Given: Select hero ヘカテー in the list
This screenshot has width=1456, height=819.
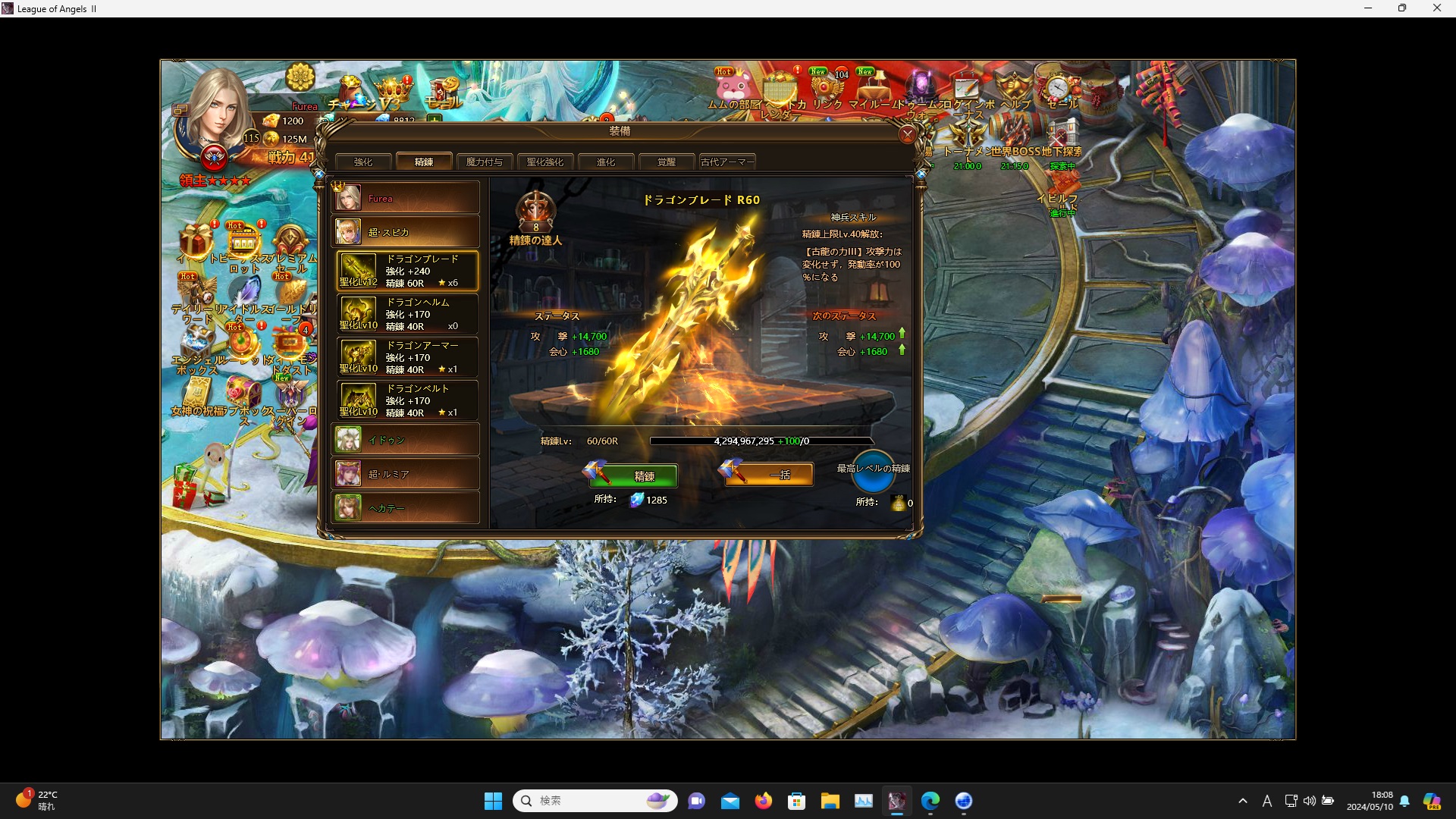Looking at the screenshot, I should click(x=406, y=508).
